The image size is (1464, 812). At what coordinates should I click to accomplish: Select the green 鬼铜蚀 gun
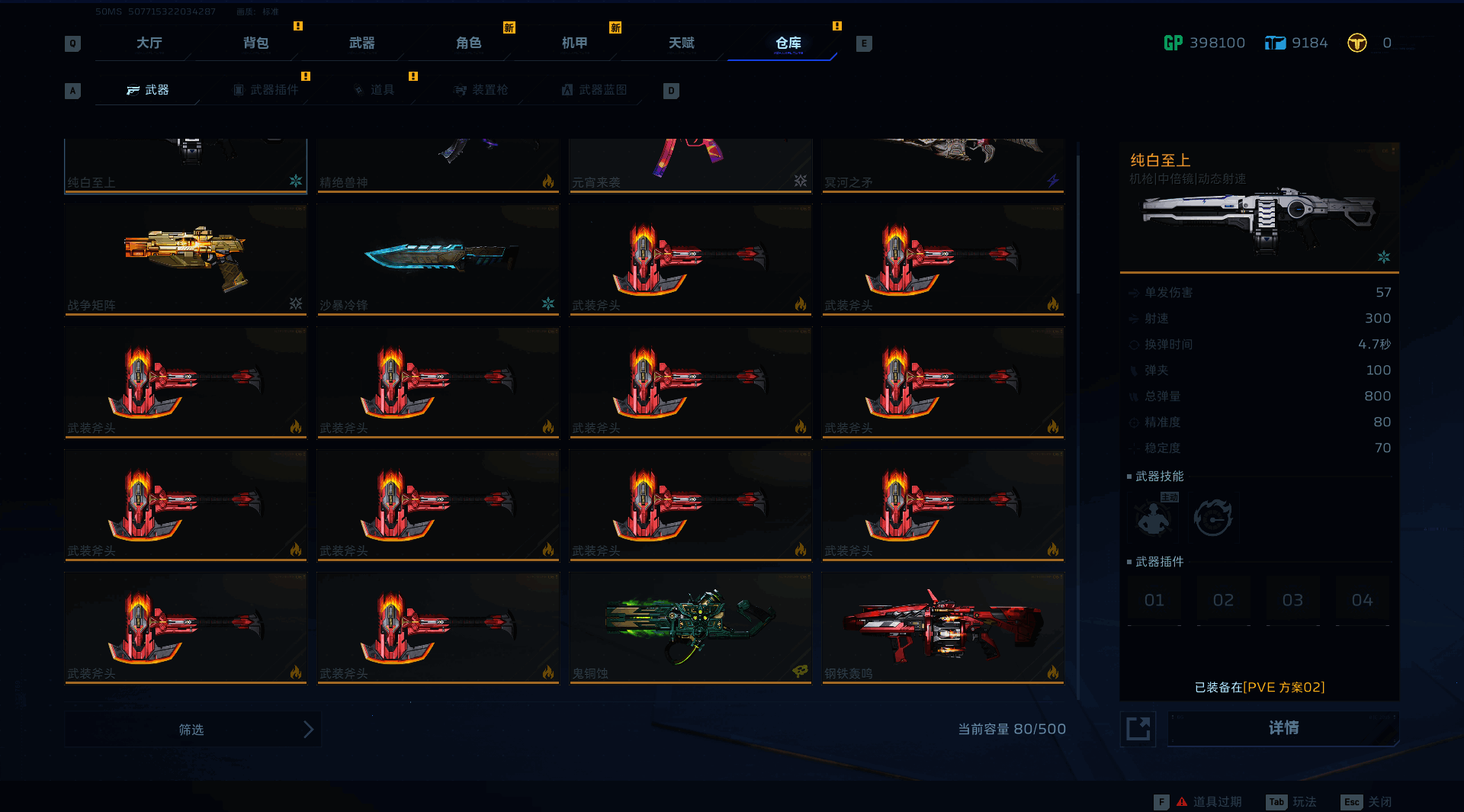(x=690, y=627)
